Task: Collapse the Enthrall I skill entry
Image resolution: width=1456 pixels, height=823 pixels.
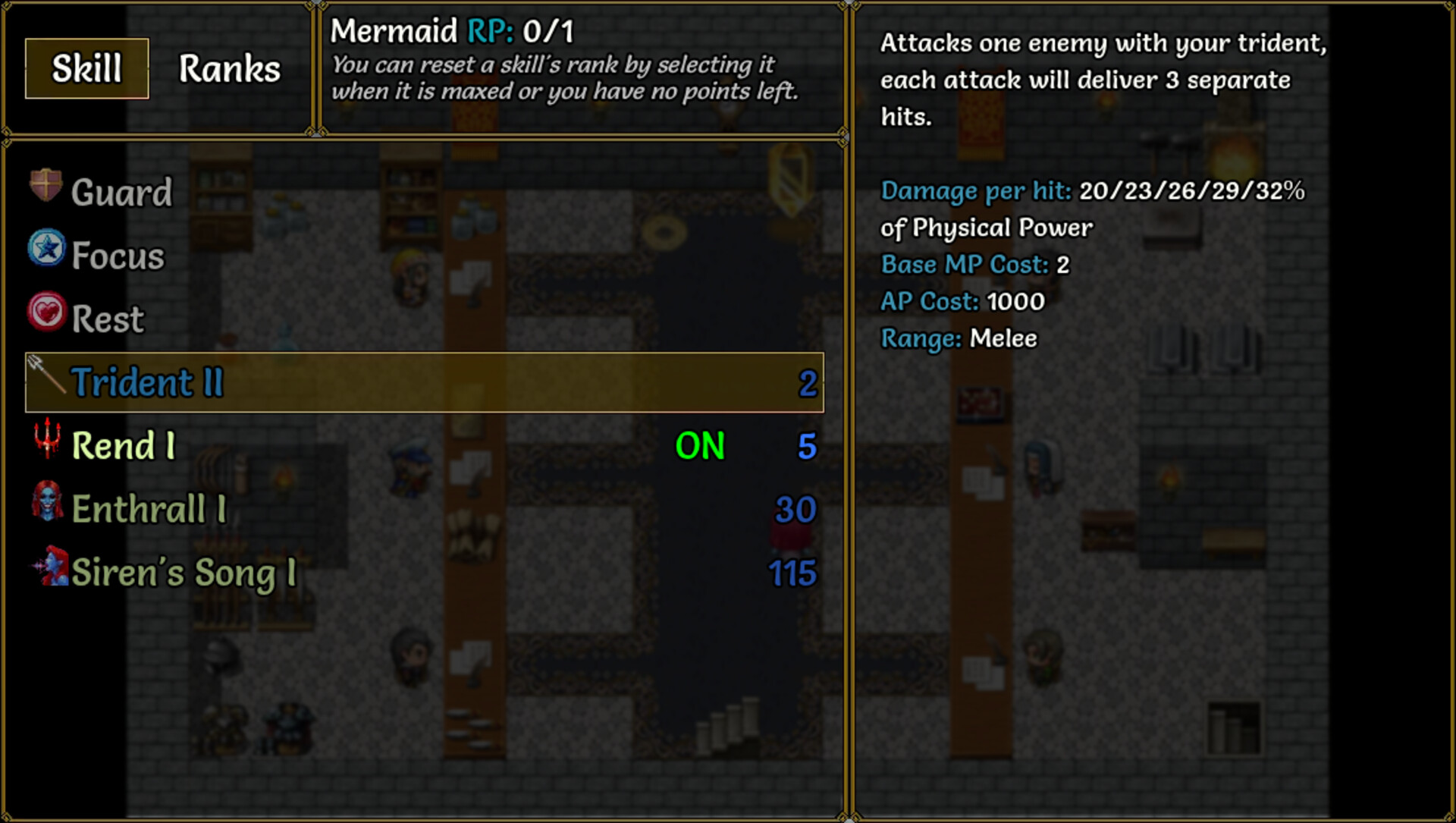Action: point(148,510)
